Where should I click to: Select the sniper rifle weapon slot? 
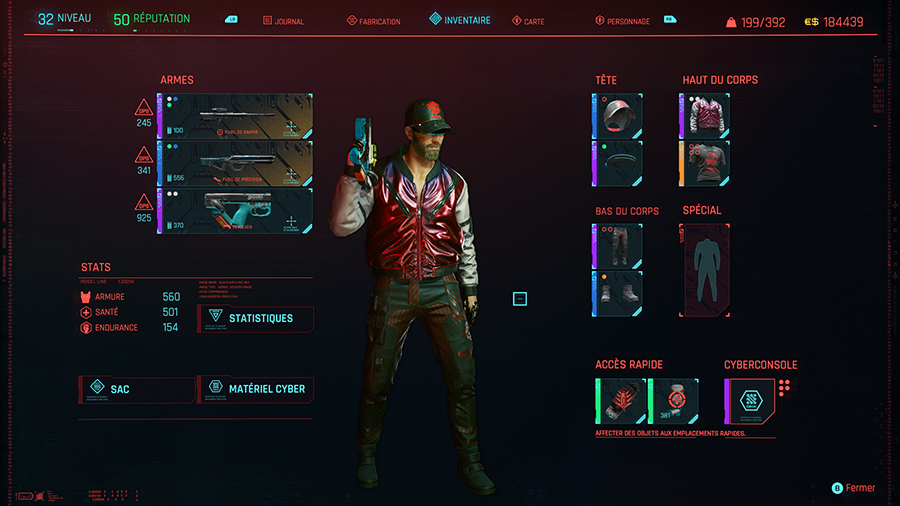point(236,115)
